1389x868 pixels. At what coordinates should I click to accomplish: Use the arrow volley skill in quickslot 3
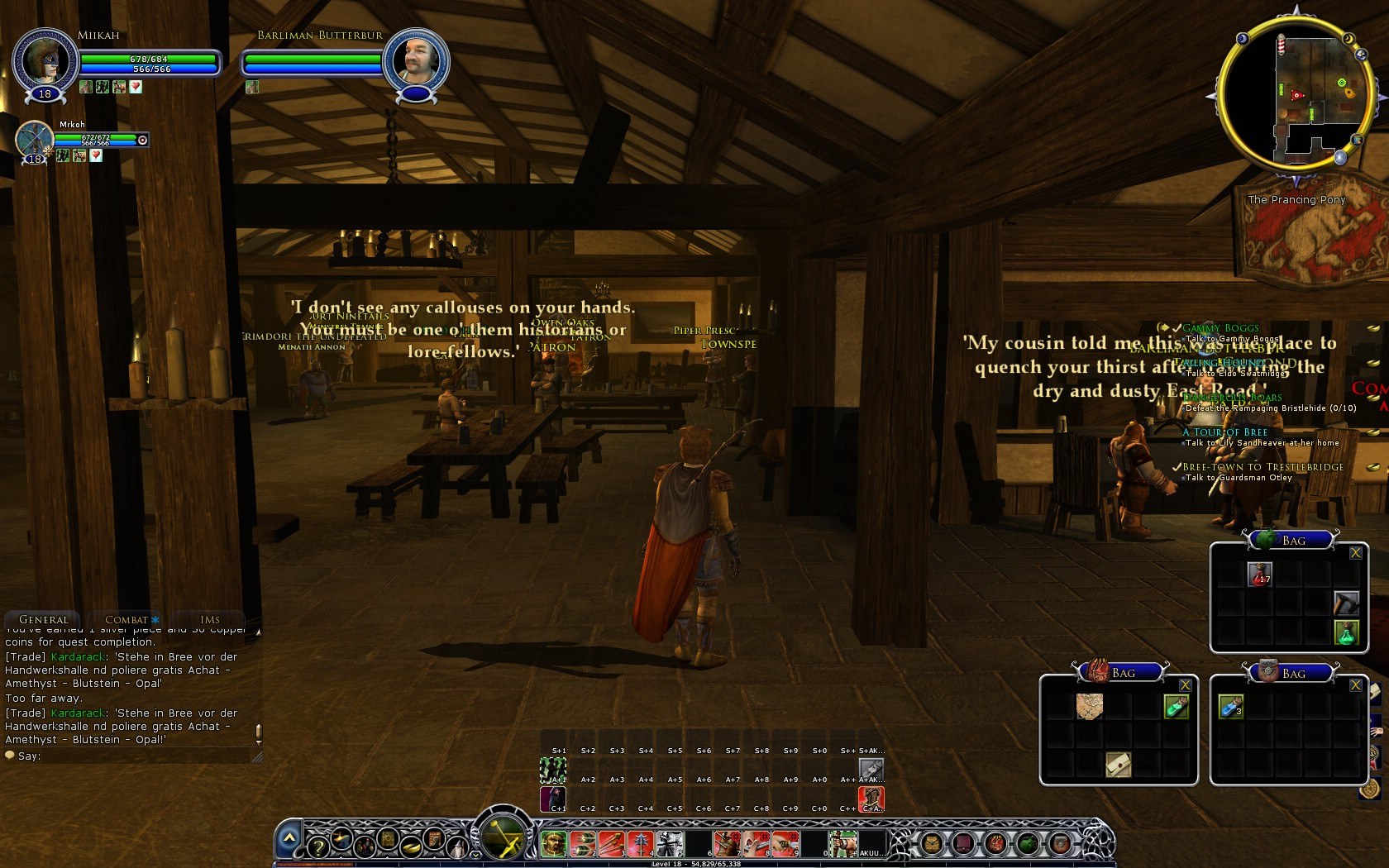tap(612, 842)
